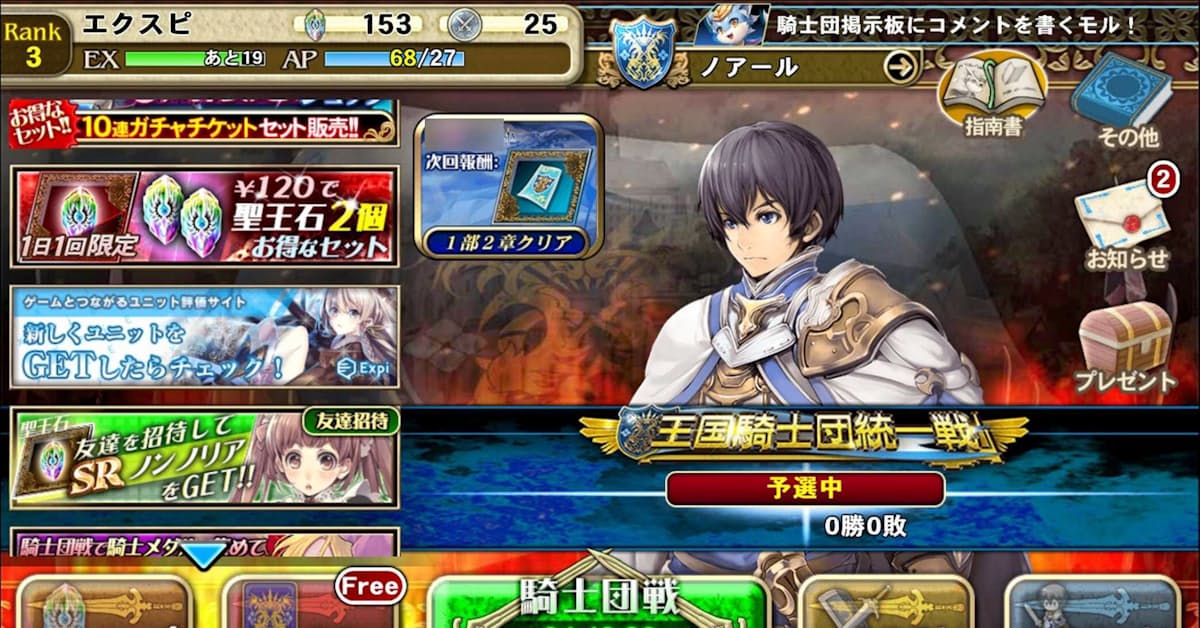Viewport: 1200px width, 628px height.
Task: Start 騎士団戦 with the green button
Action: point(597,600)
